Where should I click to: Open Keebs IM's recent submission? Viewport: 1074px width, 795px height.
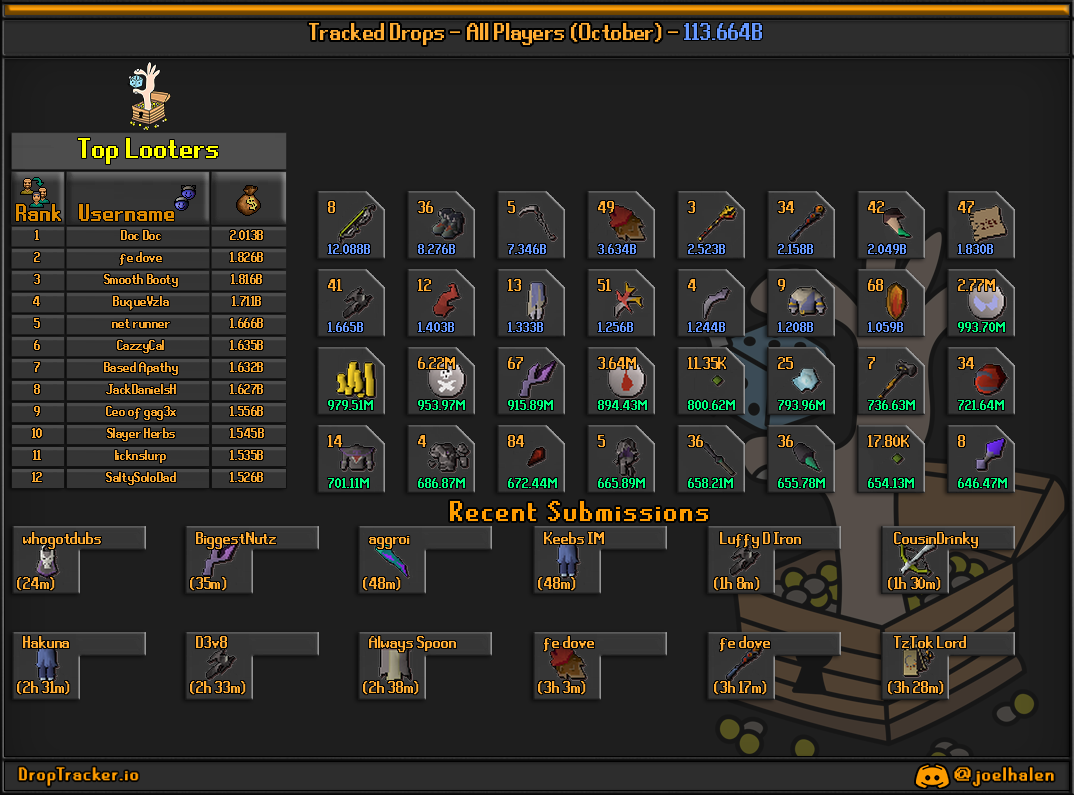(567, 561)
